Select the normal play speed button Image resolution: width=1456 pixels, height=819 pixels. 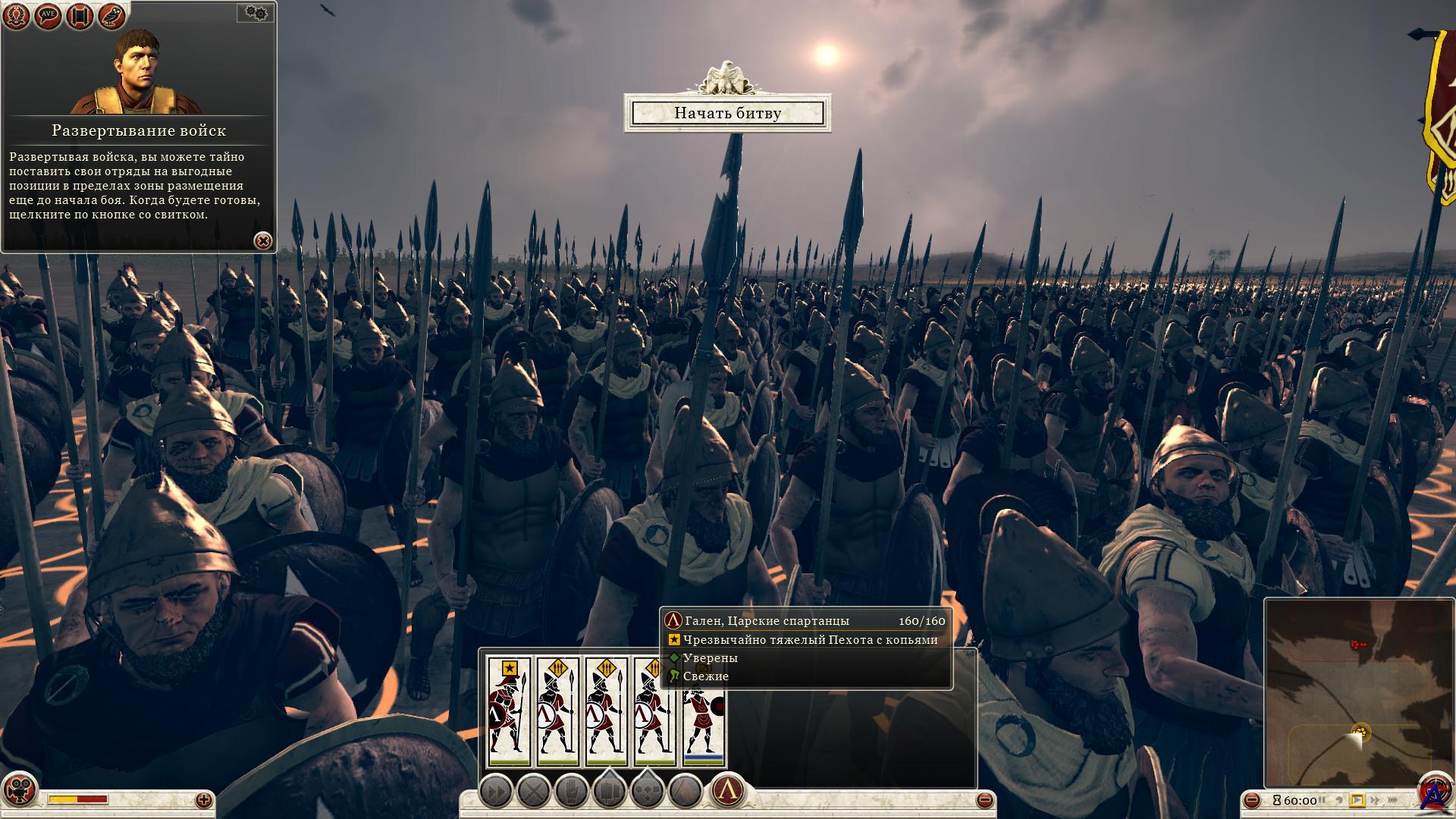1357,800
